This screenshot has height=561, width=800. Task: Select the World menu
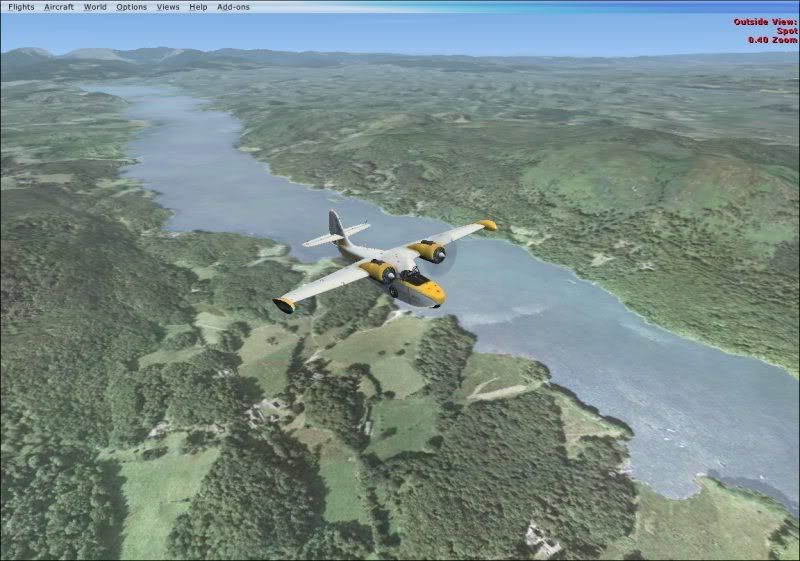pyautogui.click(x=95, y=7)
